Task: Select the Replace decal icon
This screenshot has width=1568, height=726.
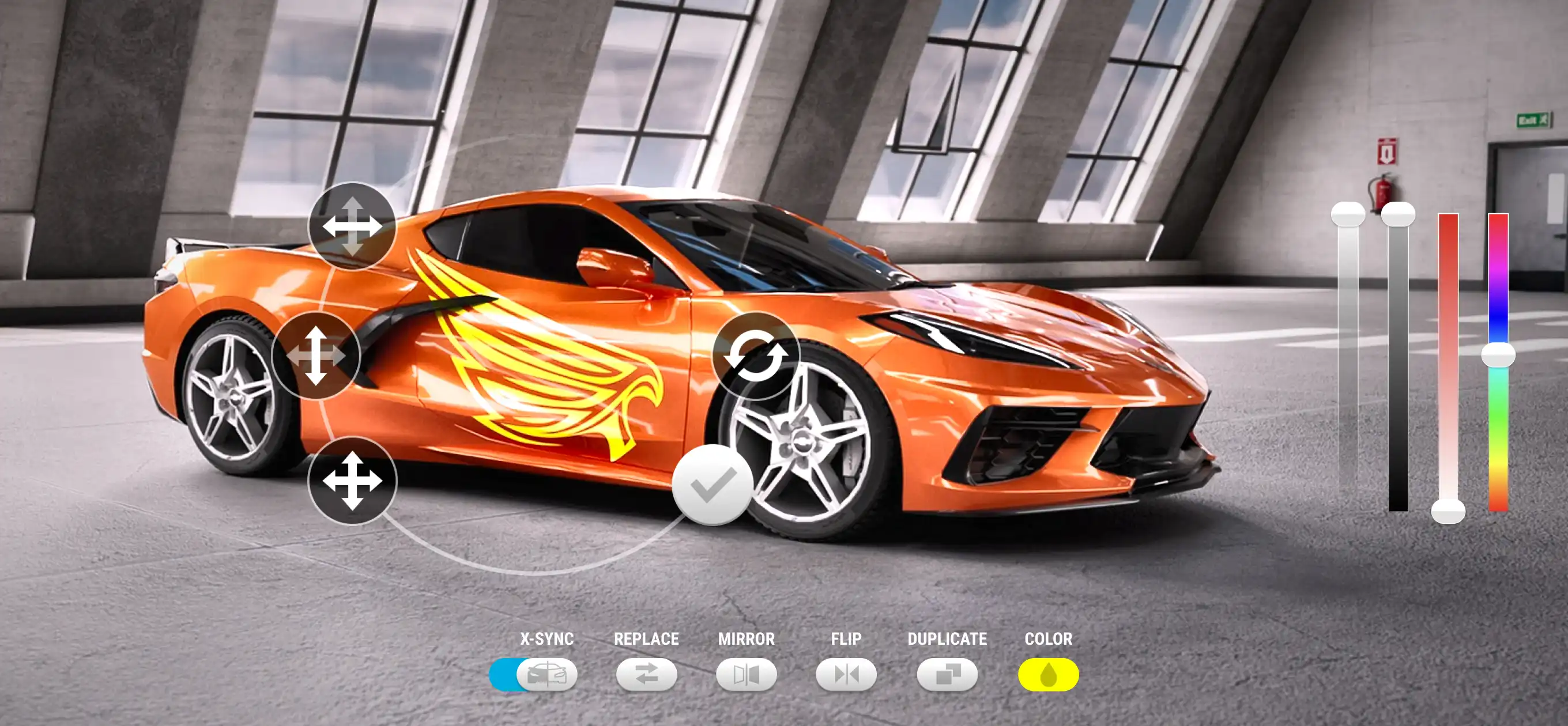Action: click(647, 674)
